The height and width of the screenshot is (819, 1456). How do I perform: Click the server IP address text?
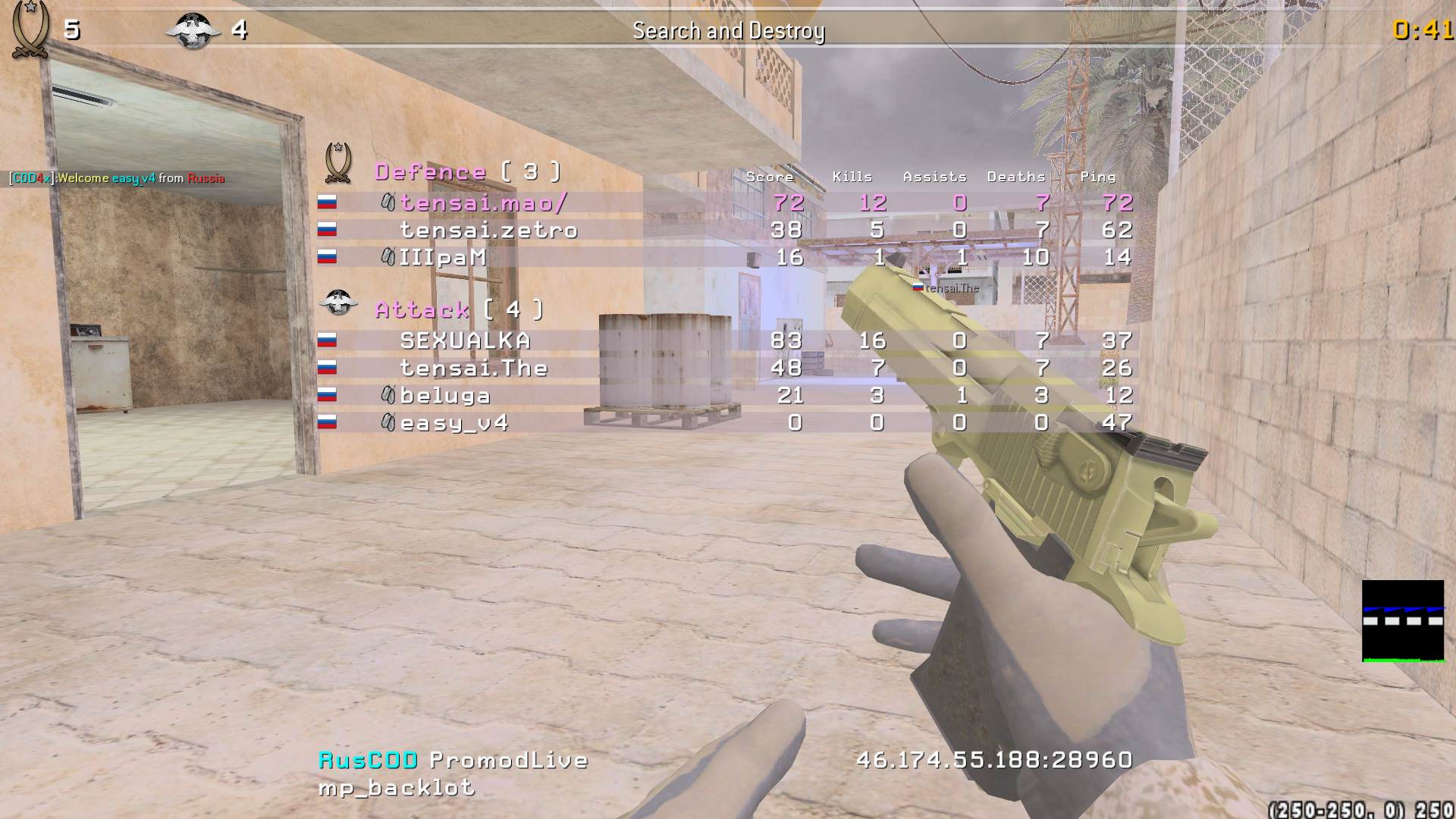(x=994, y=760)
